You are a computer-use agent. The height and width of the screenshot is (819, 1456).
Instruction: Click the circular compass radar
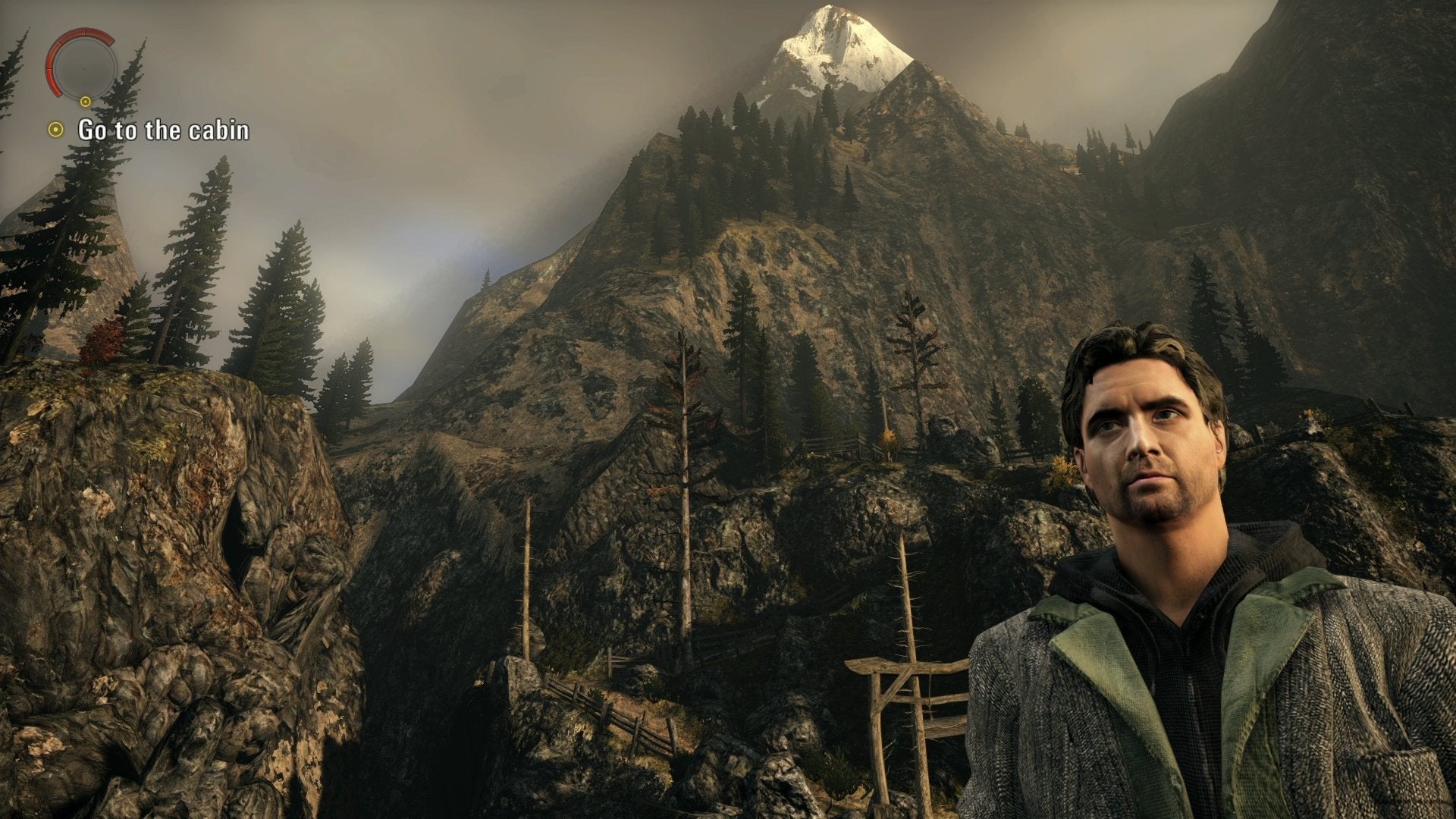pos(81,64)
